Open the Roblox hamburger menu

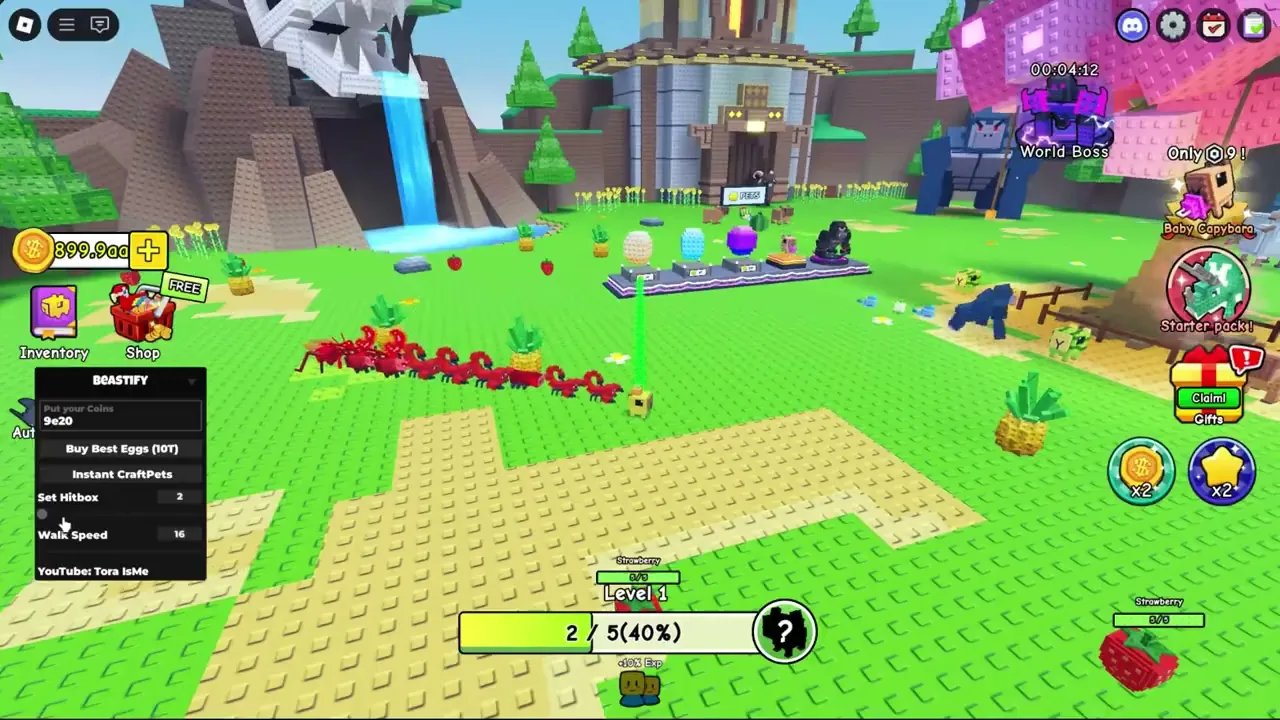(x=65, y=24)
